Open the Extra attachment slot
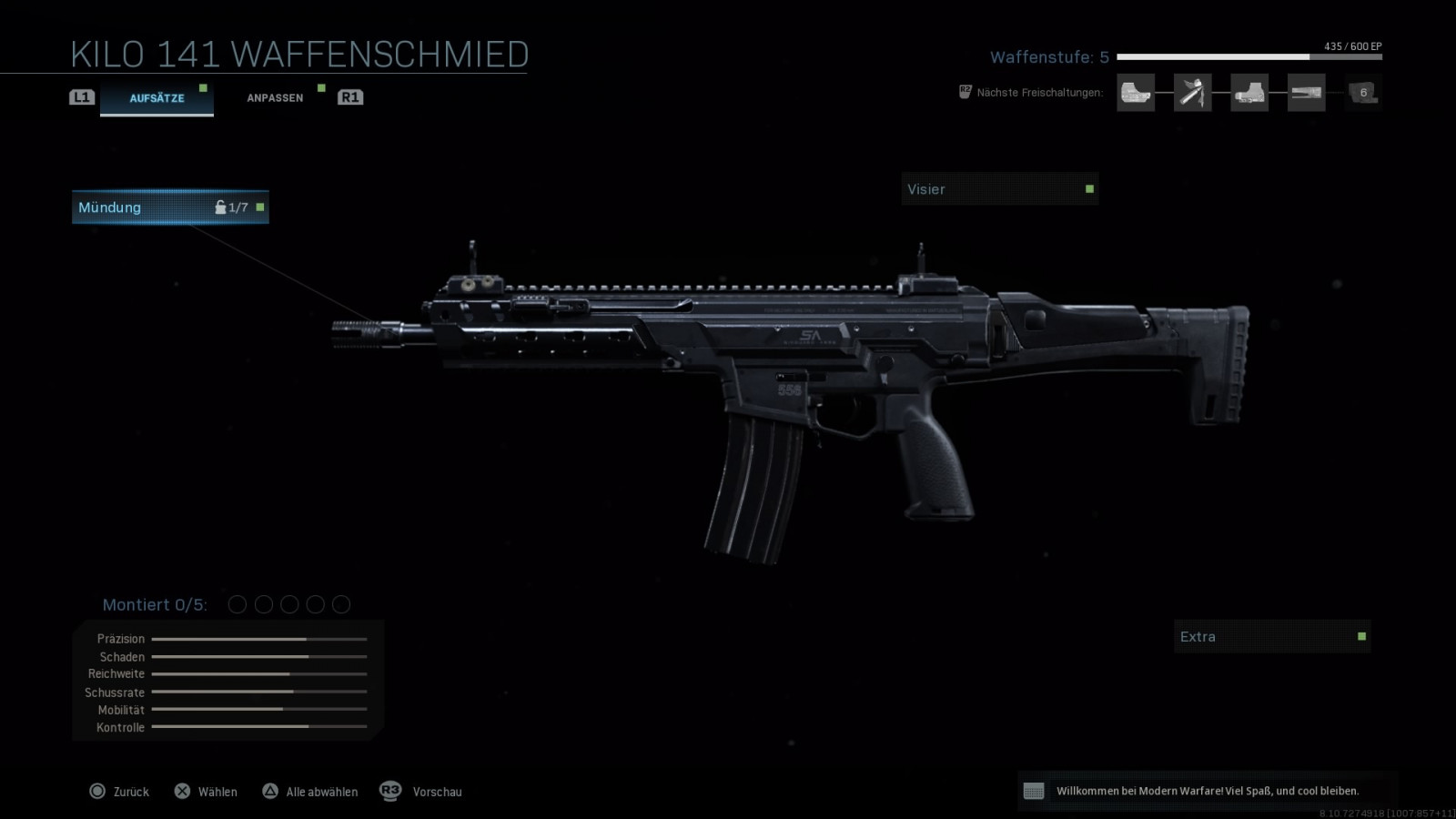 click(x=1271, y=637)
